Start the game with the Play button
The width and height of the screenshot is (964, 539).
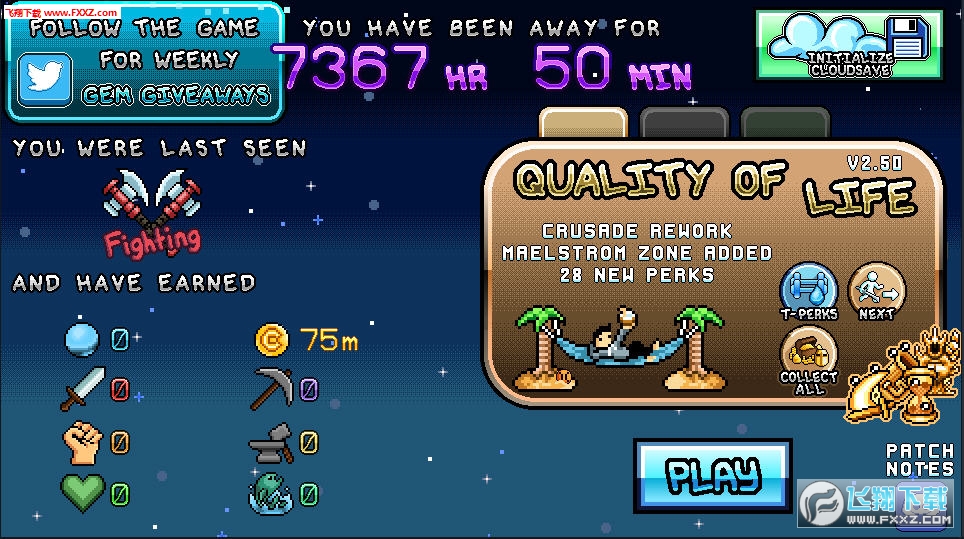[x=712, y=475]
